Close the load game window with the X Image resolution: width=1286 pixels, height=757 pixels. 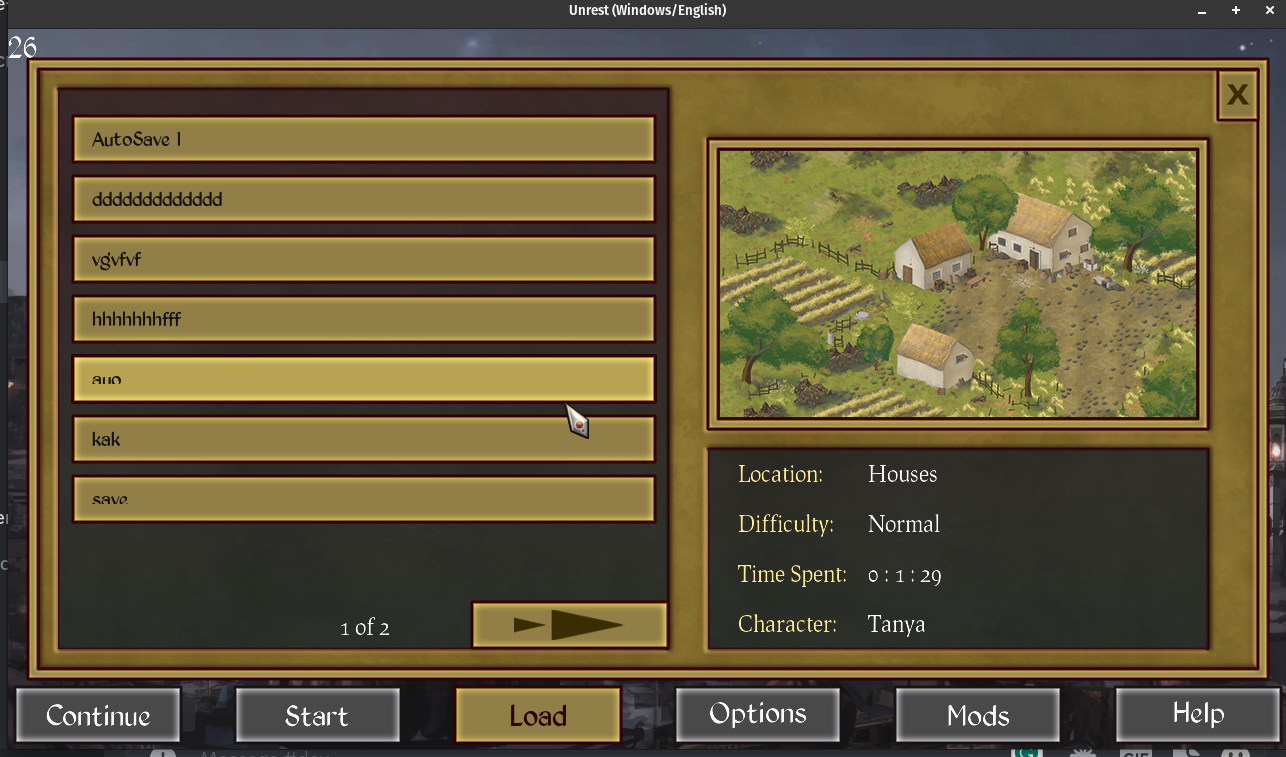pyautogui.click(x=1237, y=95)
